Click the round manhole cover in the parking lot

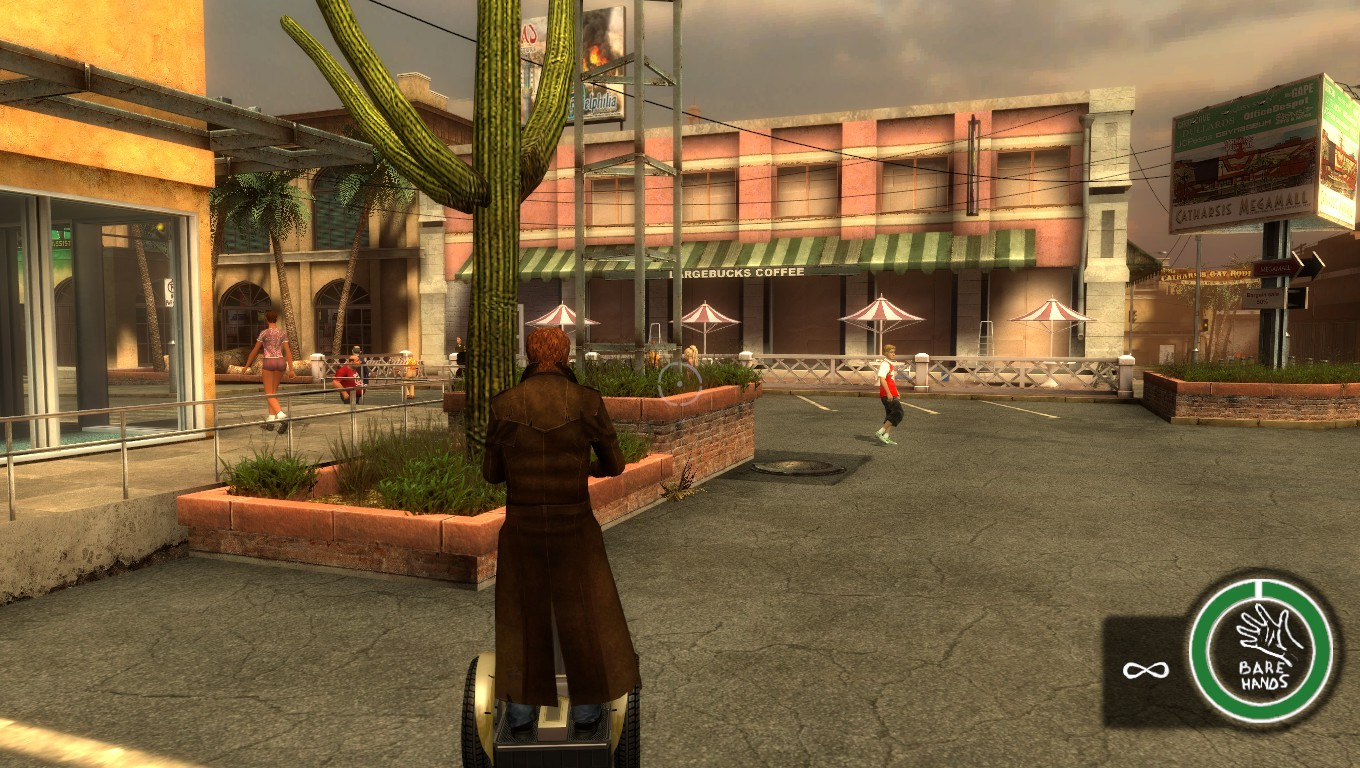pos(800,465)
